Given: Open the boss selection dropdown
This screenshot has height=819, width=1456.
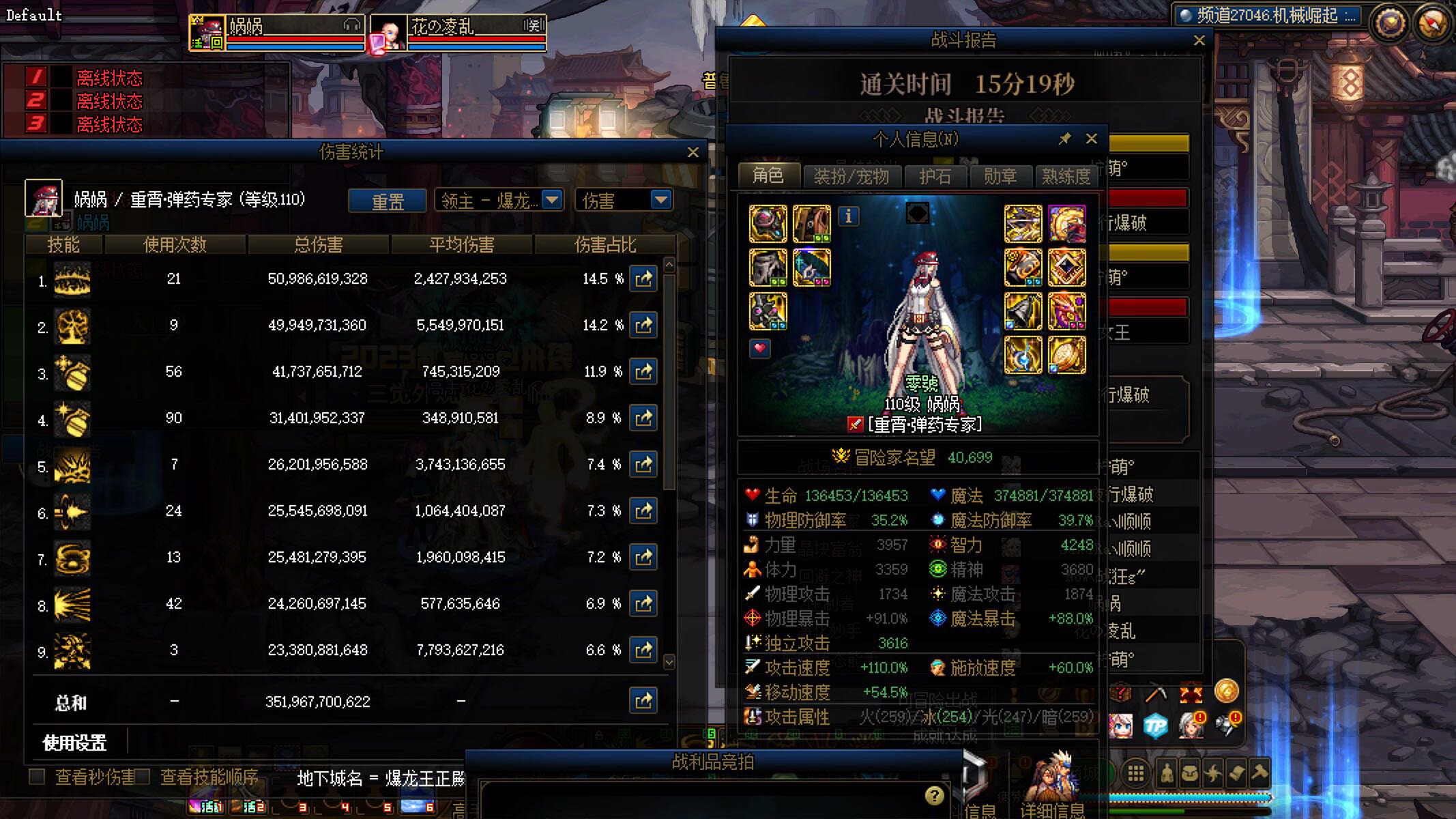Looking at the screenshot, I should pyautogui.click(x=551, y=200).
